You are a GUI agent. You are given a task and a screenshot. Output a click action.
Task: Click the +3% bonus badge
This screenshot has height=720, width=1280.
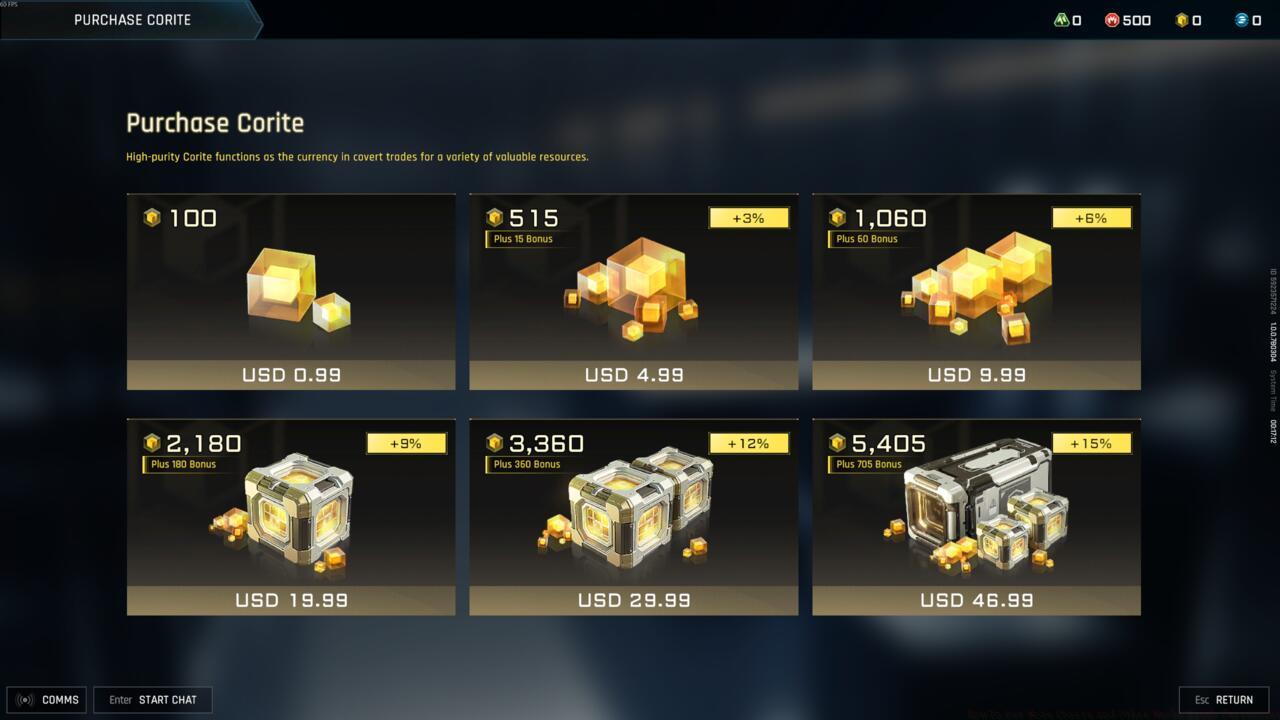(749, 217)
